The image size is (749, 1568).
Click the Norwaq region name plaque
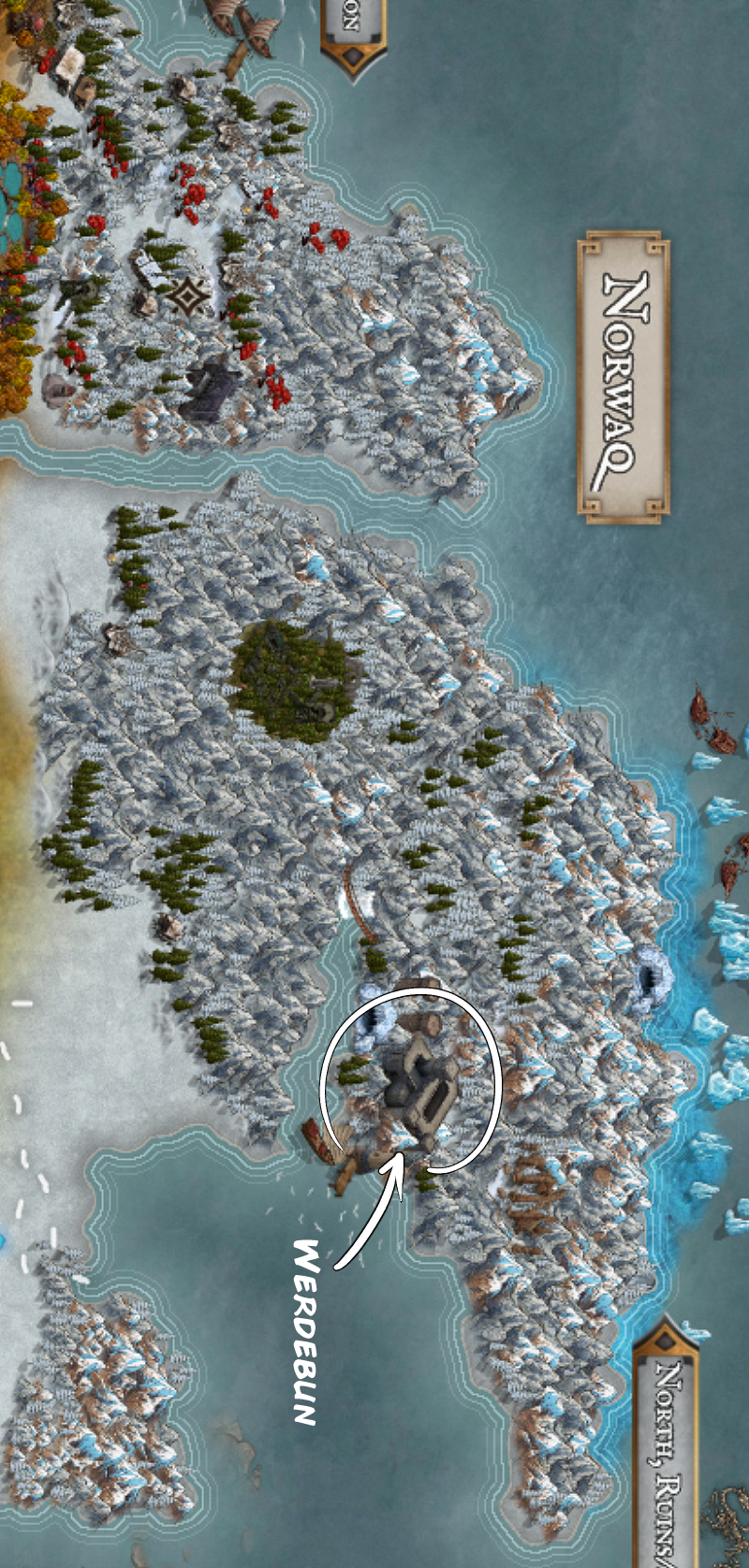click(623, 376)
